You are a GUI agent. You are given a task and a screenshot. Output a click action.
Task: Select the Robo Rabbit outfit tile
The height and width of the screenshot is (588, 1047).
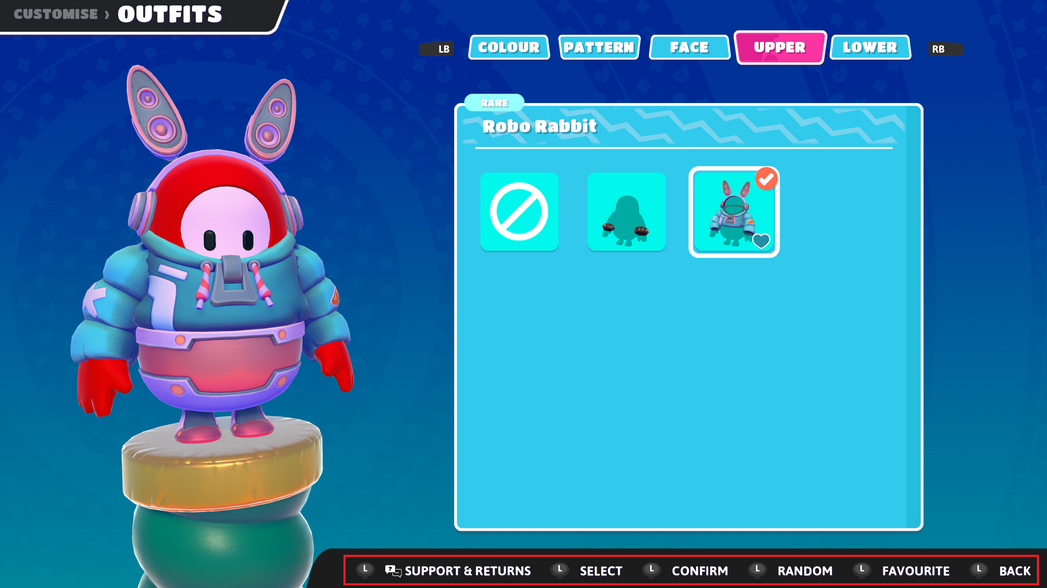pos(733,211)
